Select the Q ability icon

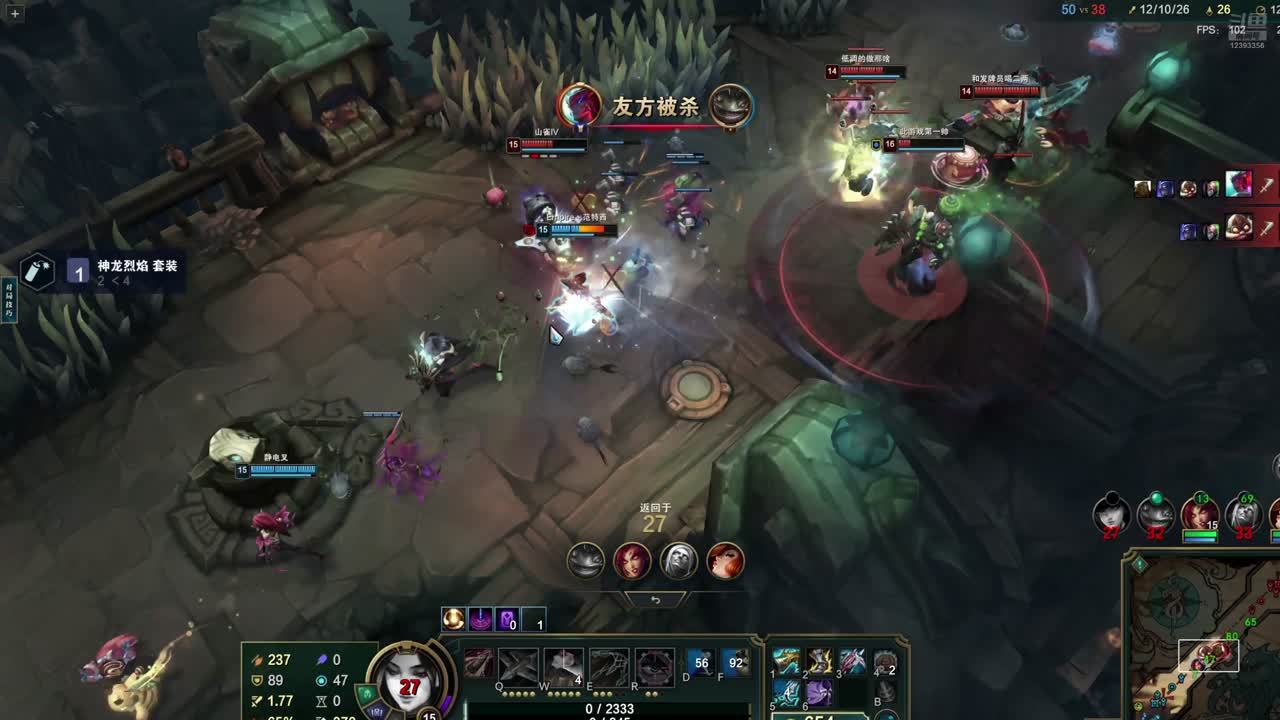click(x=479, y=666)
